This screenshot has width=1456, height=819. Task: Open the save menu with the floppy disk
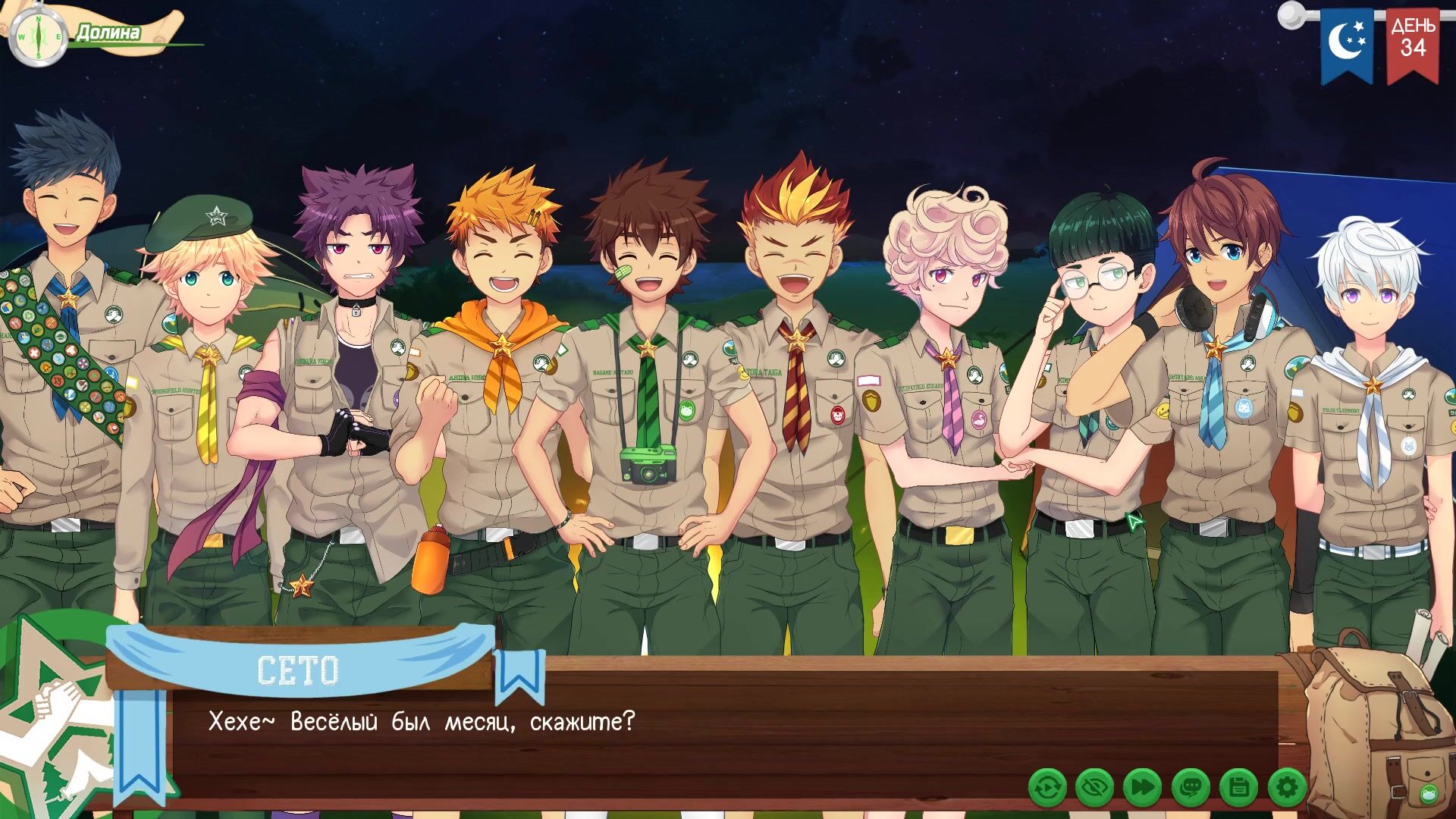pos(1239,789)
